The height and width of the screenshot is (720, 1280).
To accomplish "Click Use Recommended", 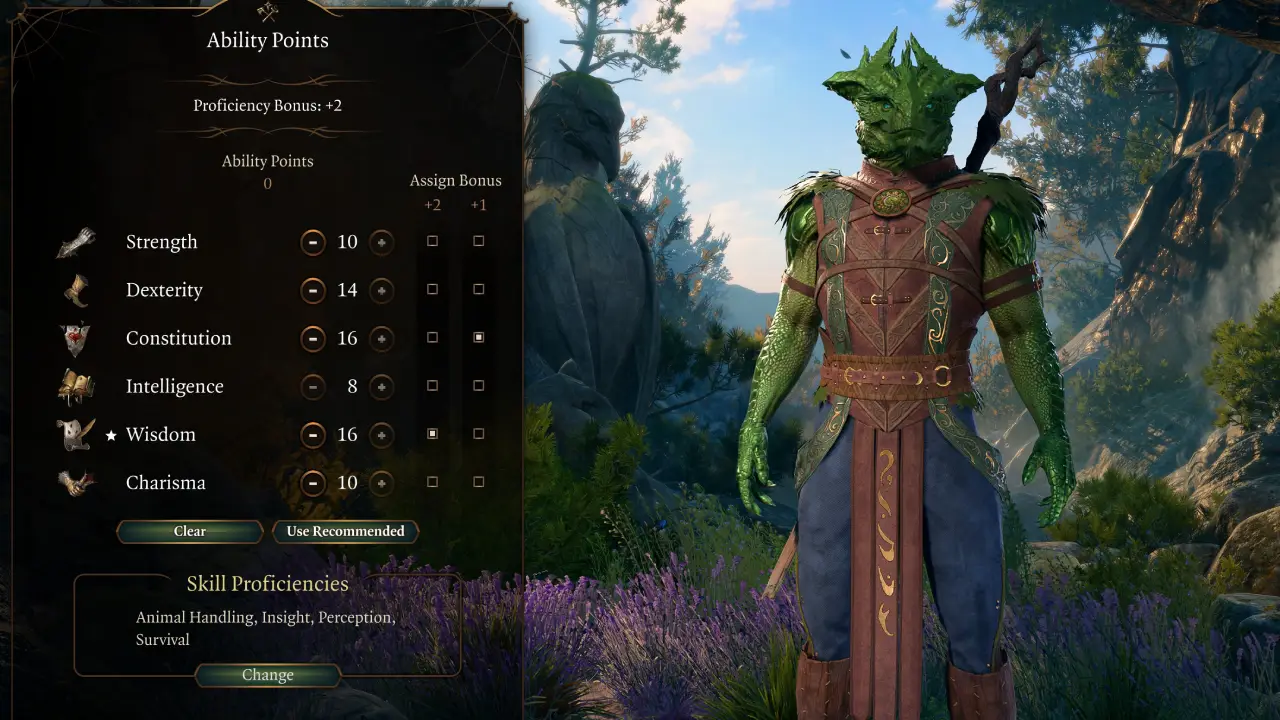I will pos(345,531).
